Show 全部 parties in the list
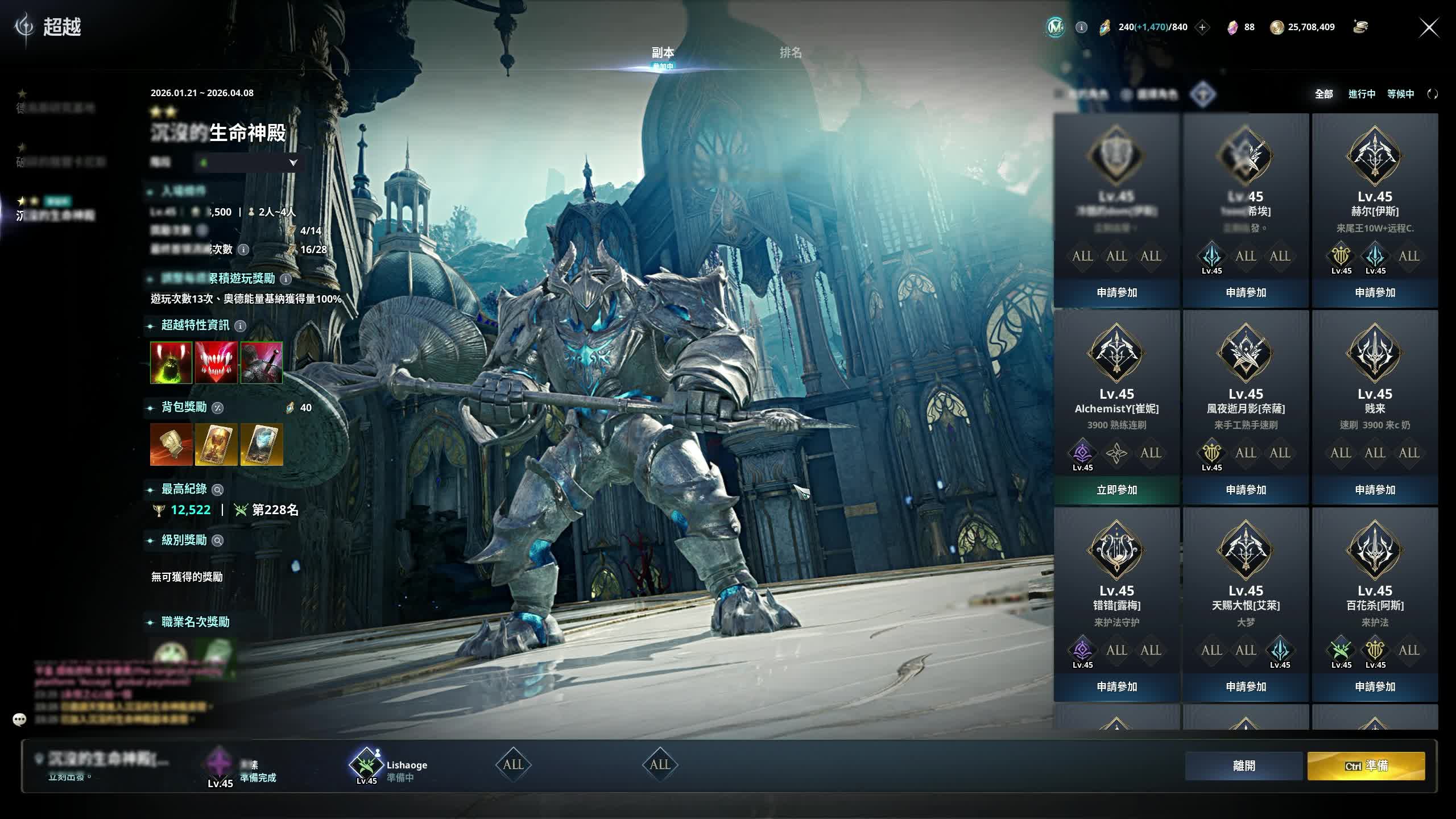Screen dimensions: 1456x819 click(1323, 94)
